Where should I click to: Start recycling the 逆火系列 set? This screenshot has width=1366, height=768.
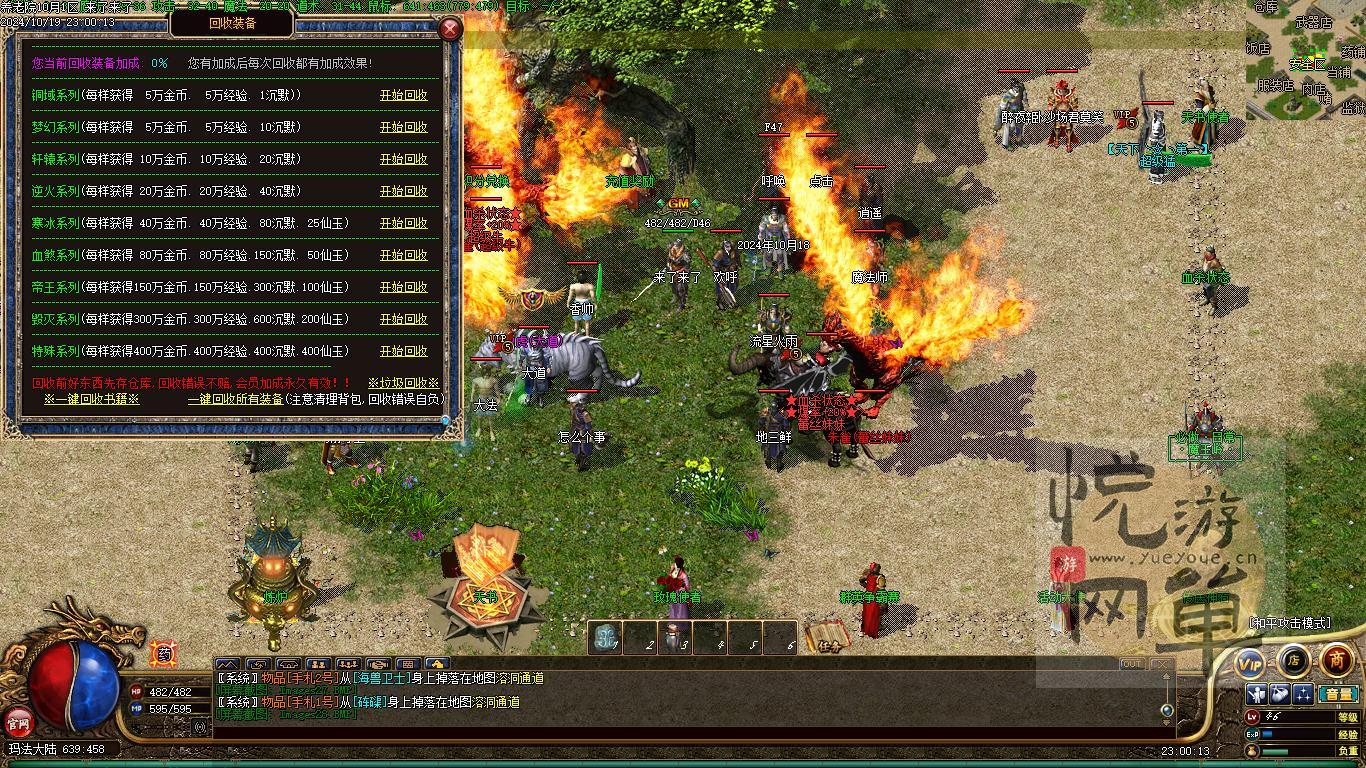(403, 191)
